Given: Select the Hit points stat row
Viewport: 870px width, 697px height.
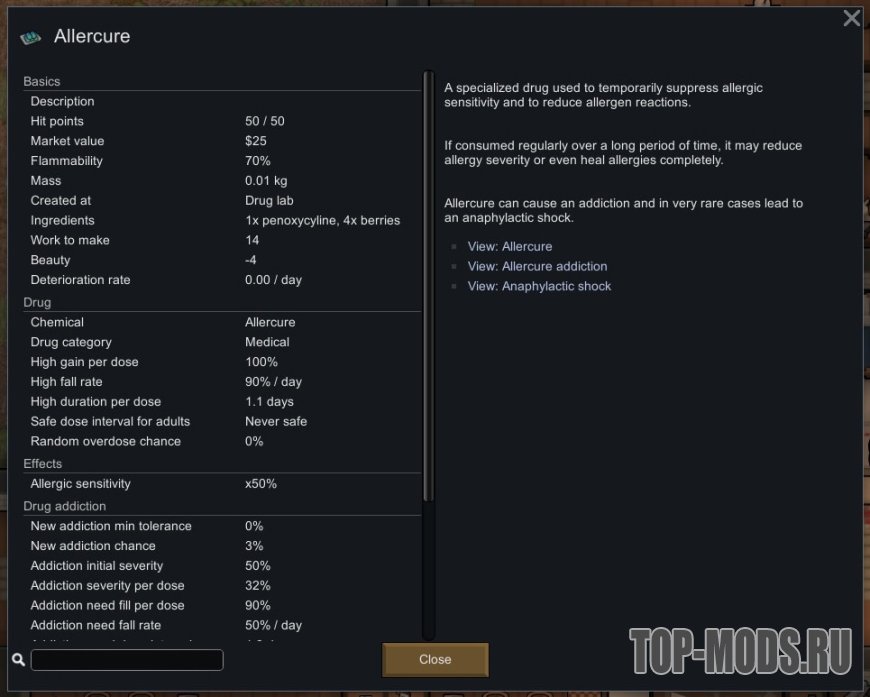Looking at the screenshot, I should 222,121.
